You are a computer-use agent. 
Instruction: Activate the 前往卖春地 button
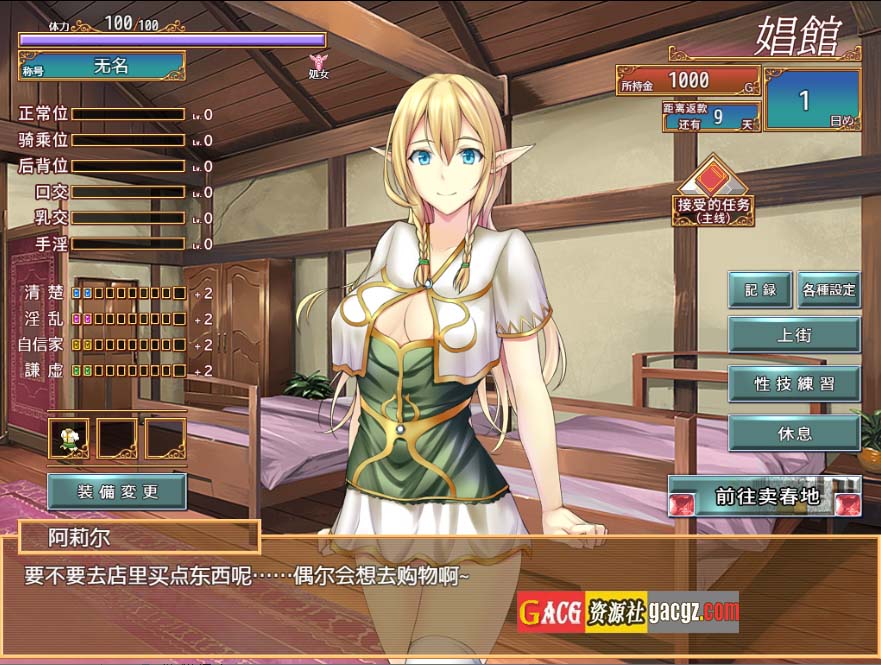765,495
